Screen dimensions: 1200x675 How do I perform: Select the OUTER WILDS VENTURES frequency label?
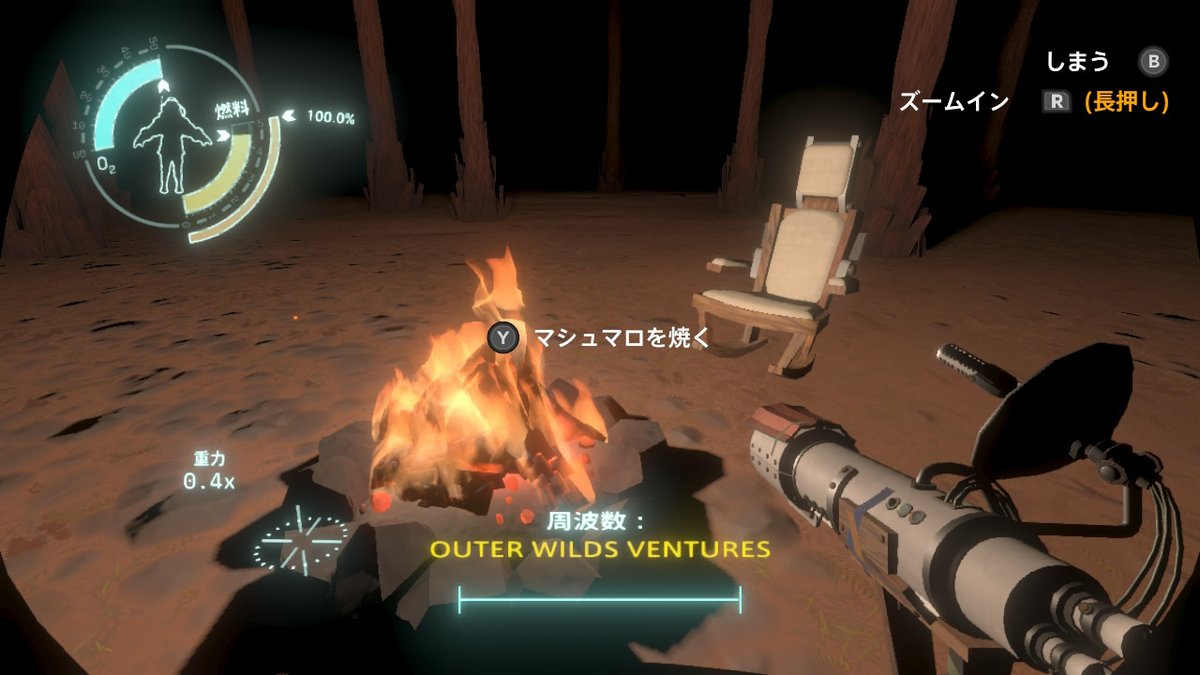point(600,549)
